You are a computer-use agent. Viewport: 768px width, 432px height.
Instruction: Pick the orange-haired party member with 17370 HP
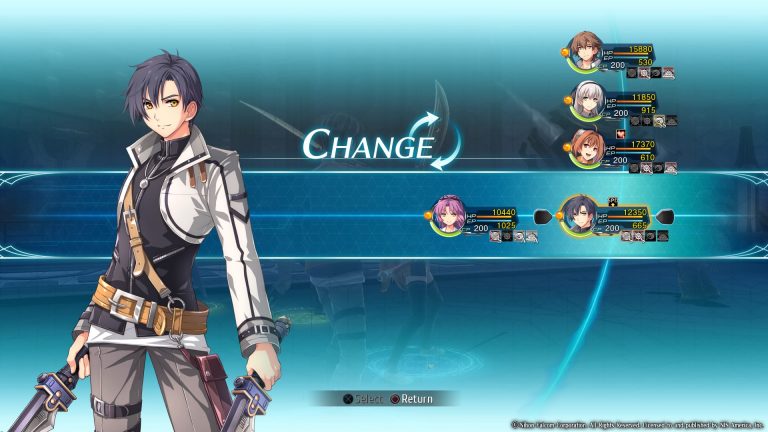point(586,147)
